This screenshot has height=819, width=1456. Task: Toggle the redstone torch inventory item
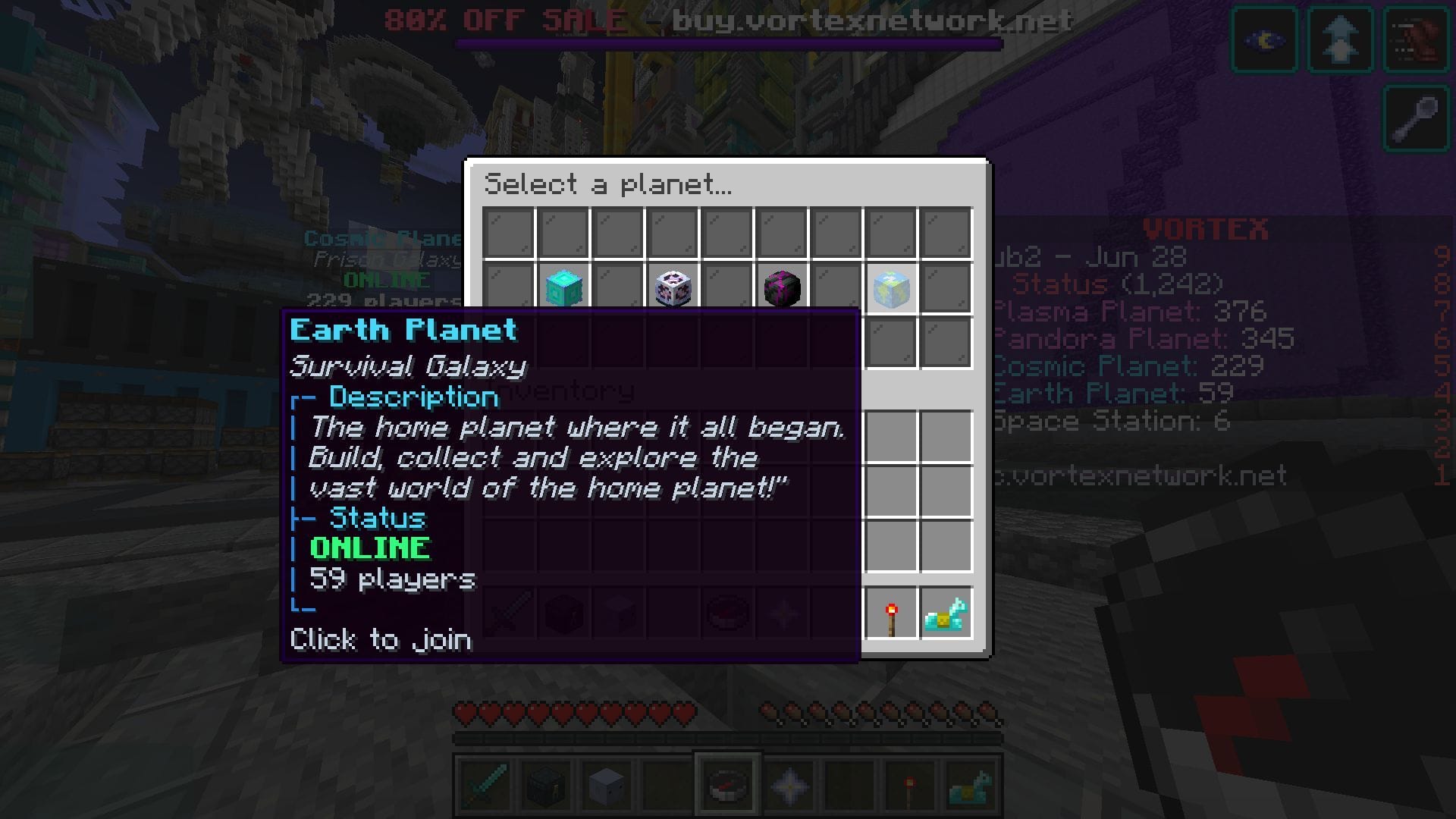[x=892, y=613]
